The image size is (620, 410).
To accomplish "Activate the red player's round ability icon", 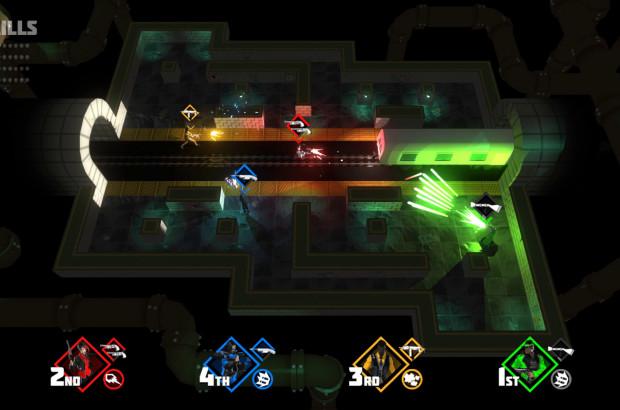I will coord(115,378).
